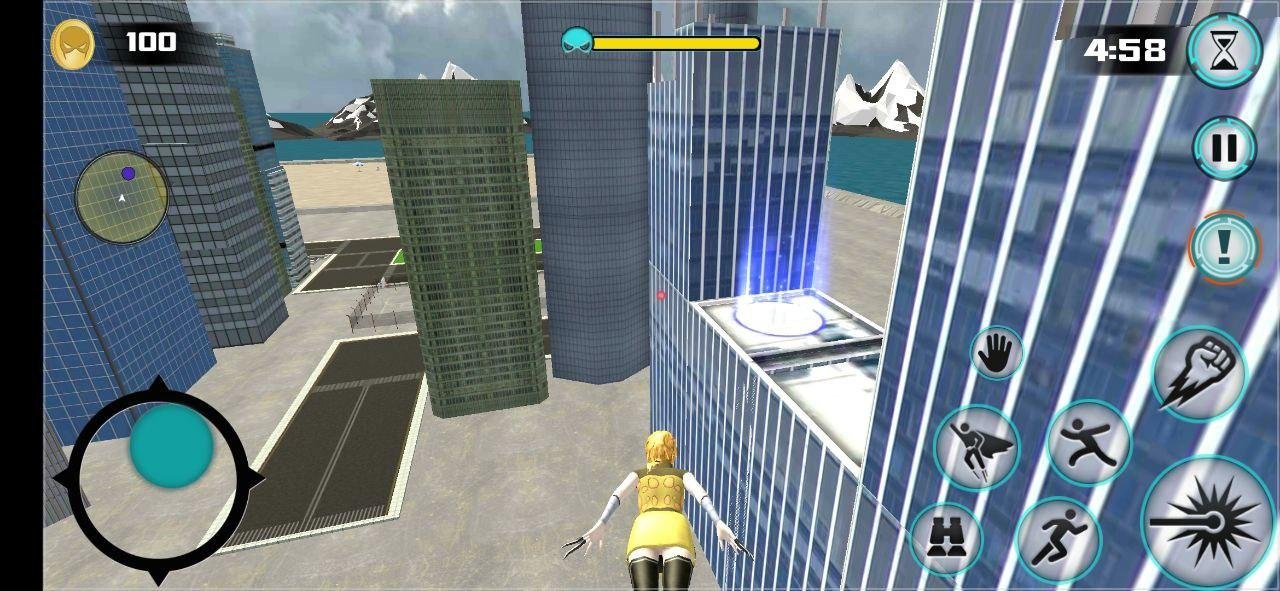1280x591 pixels.
Task: Tap the circular minimap
Action: pyautogui.click(x=121, y=197)
